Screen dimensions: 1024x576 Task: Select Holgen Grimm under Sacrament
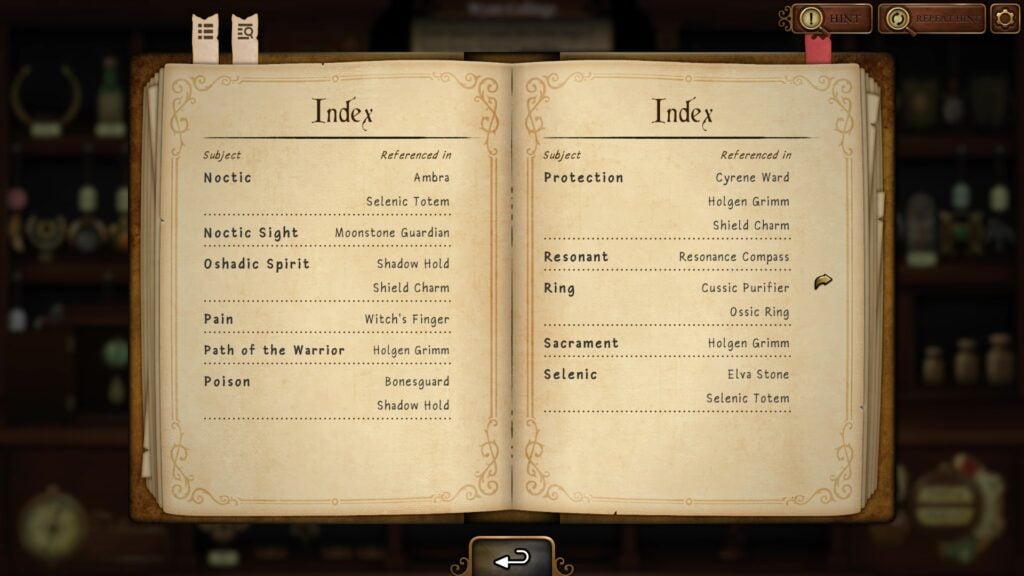point(748,344)
